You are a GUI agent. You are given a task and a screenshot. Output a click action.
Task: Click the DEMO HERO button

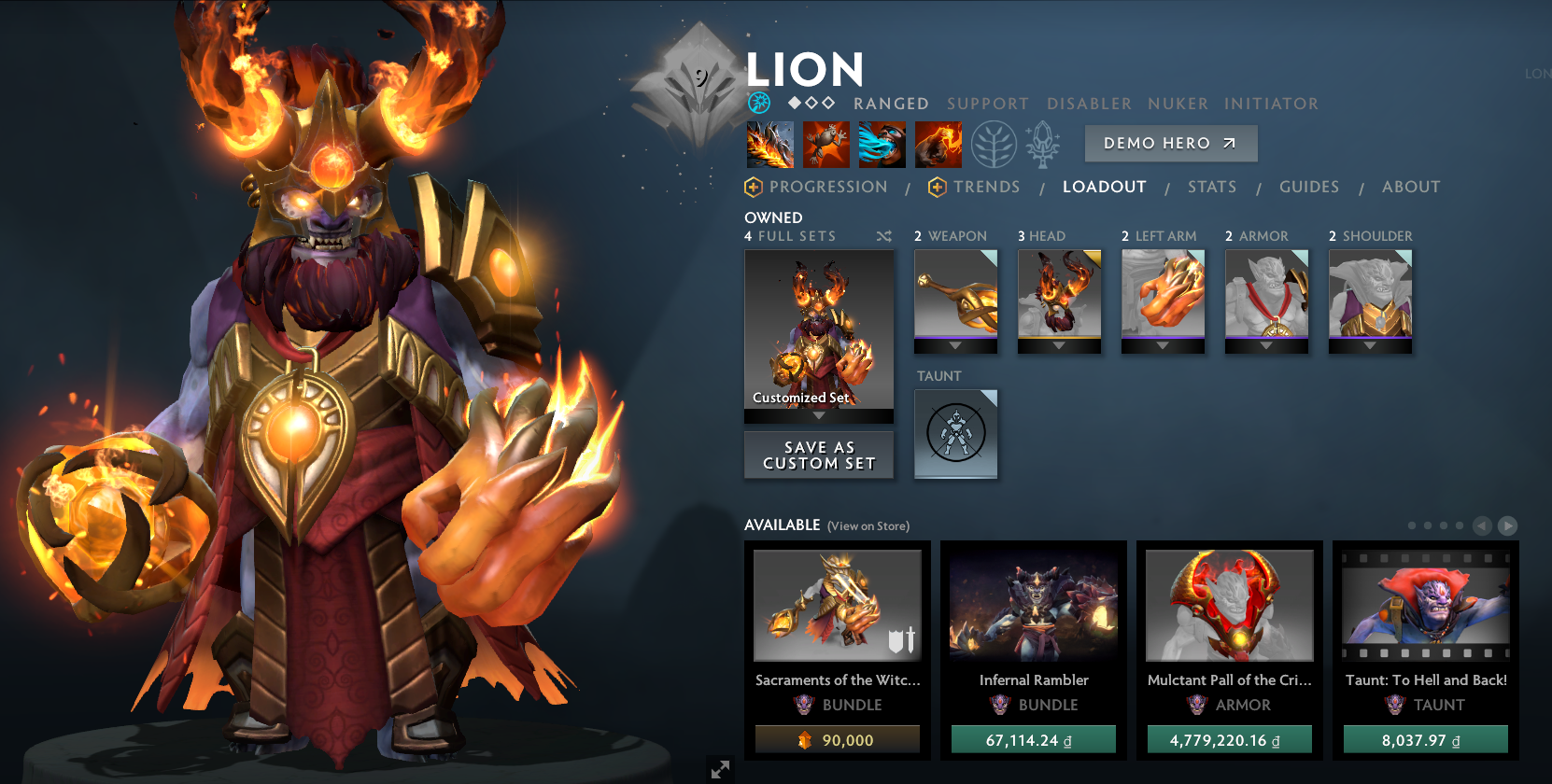tap(1170, 143)
